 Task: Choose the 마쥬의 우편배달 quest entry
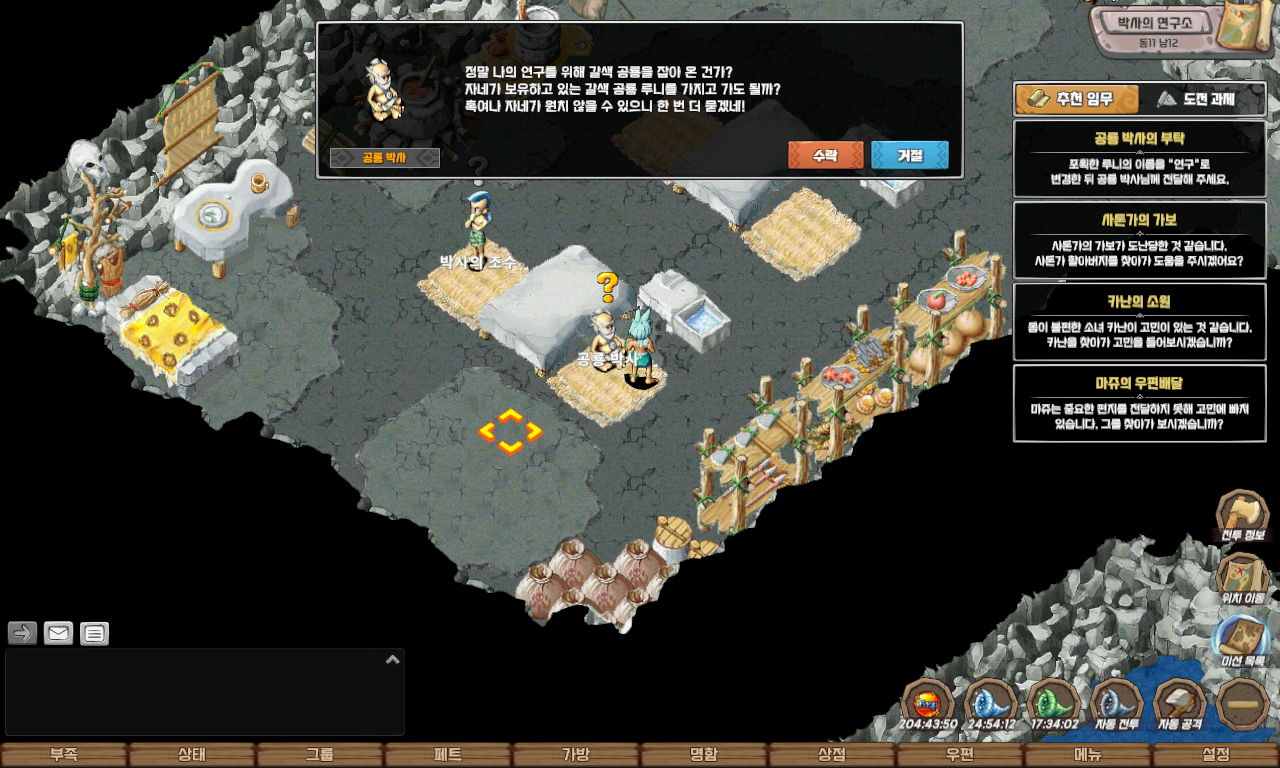click(x=1139, y=403)
